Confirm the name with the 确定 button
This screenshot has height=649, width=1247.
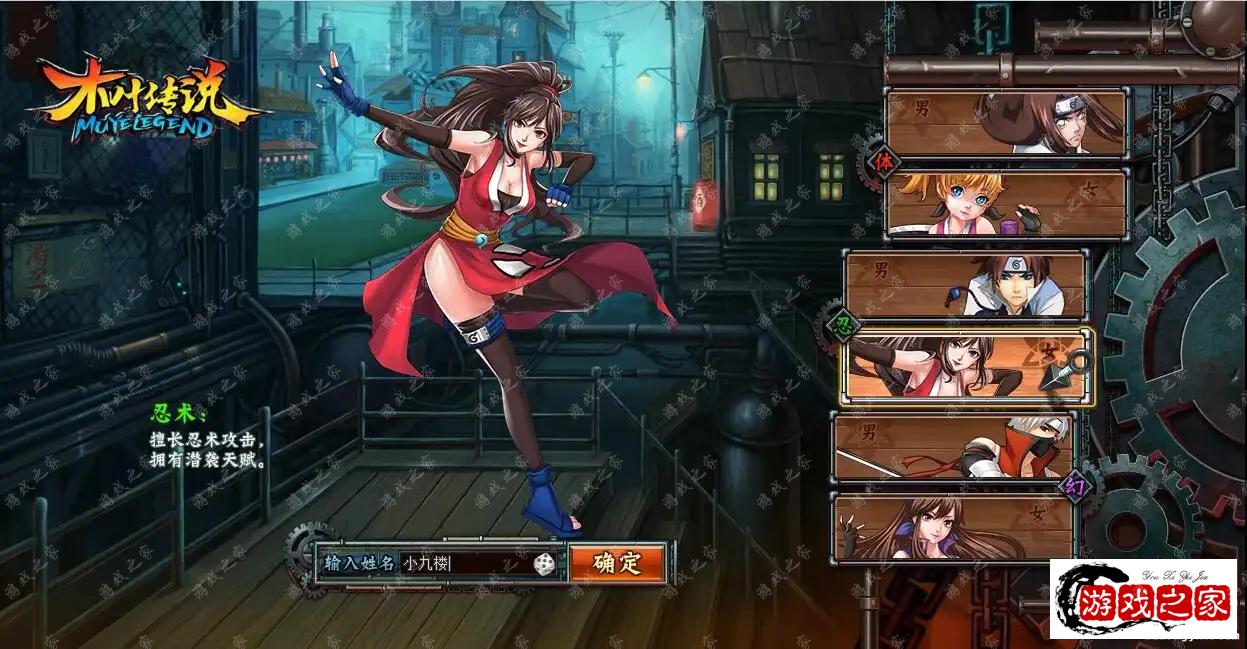(x=617, y=563)
